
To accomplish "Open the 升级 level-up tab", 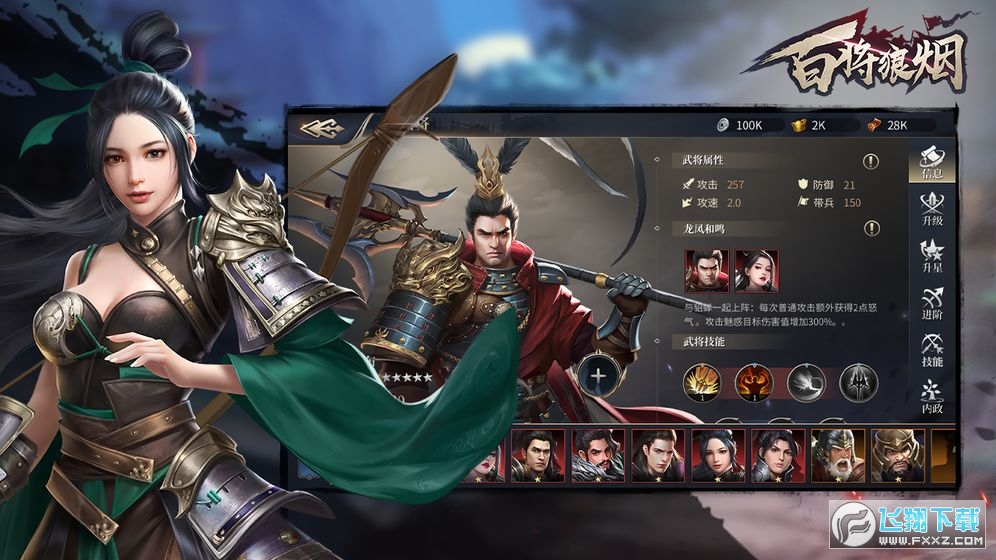I will pyautogui.click(x=931, y=207).
